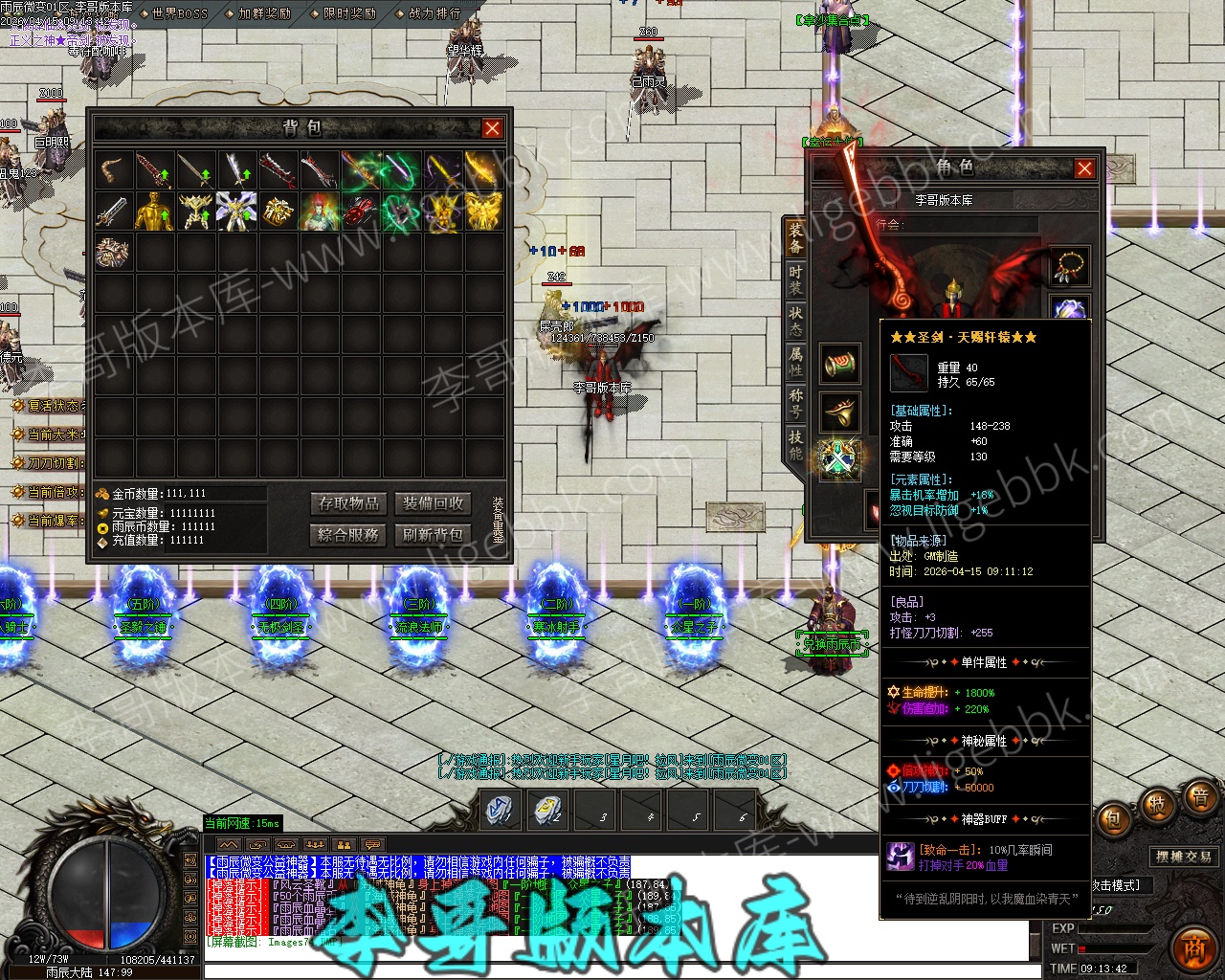Select the horn item in the bag
1225x980 pixels.
click(x=113, y=170)
